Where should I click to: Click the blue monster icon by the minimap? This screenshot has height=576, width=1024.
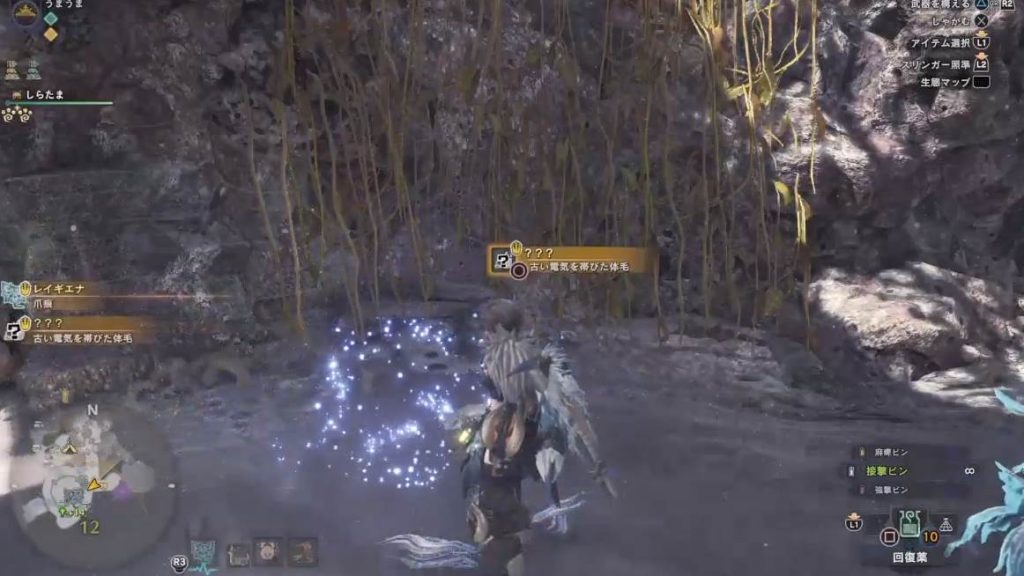click(x=204, y=551)
